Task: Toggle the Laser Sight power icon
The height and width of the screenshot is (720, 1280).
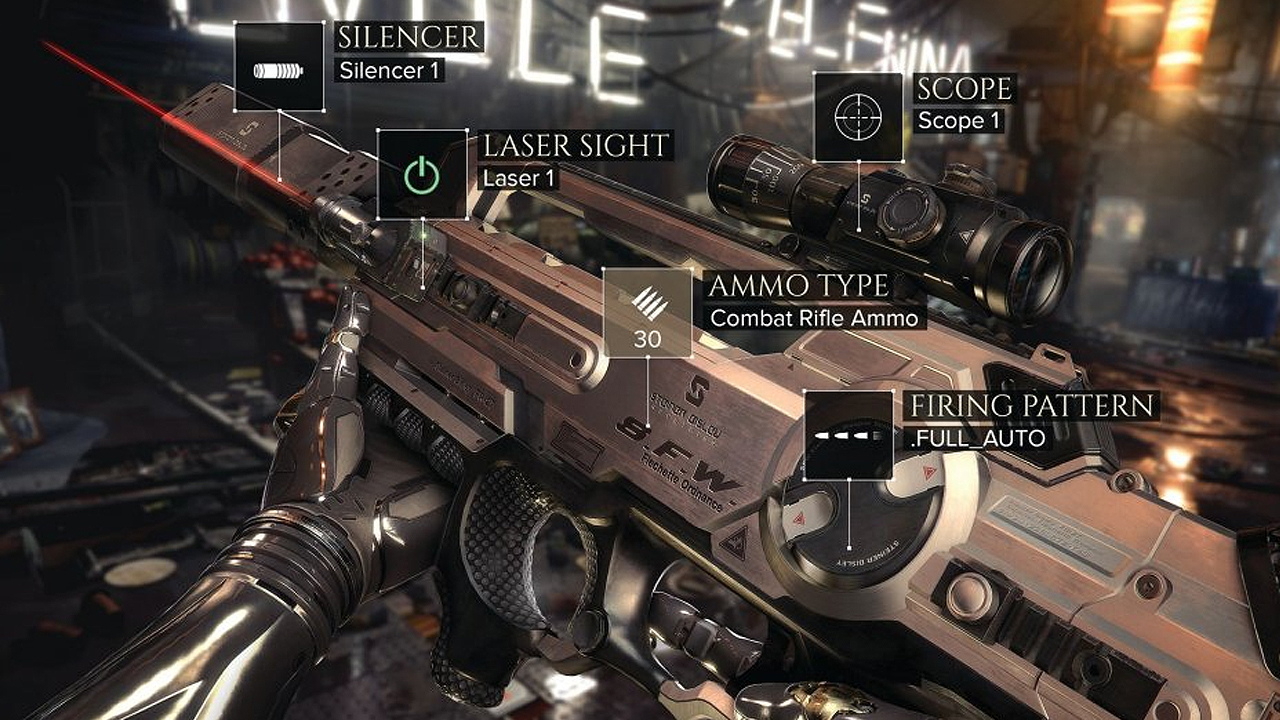Action: (422, 174)
